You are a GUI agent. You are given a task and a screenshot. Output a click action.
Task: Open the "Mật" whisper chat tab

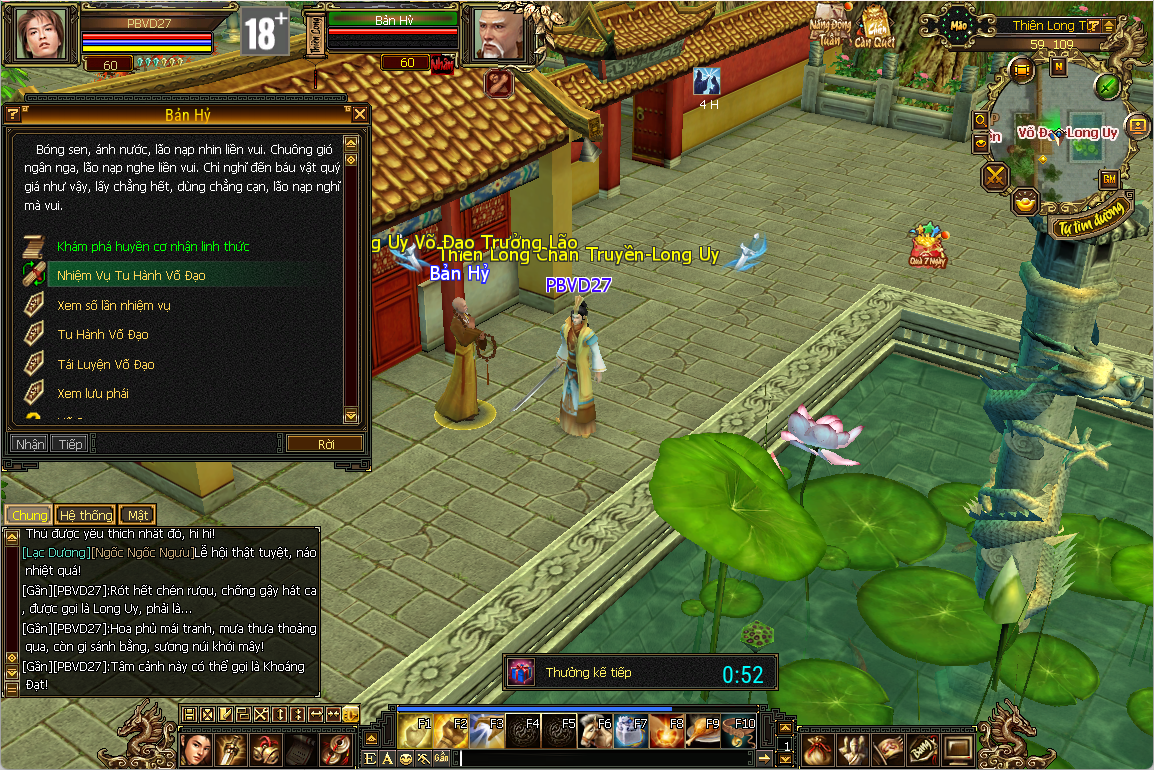pyautogui.click(x=137, y=515)
